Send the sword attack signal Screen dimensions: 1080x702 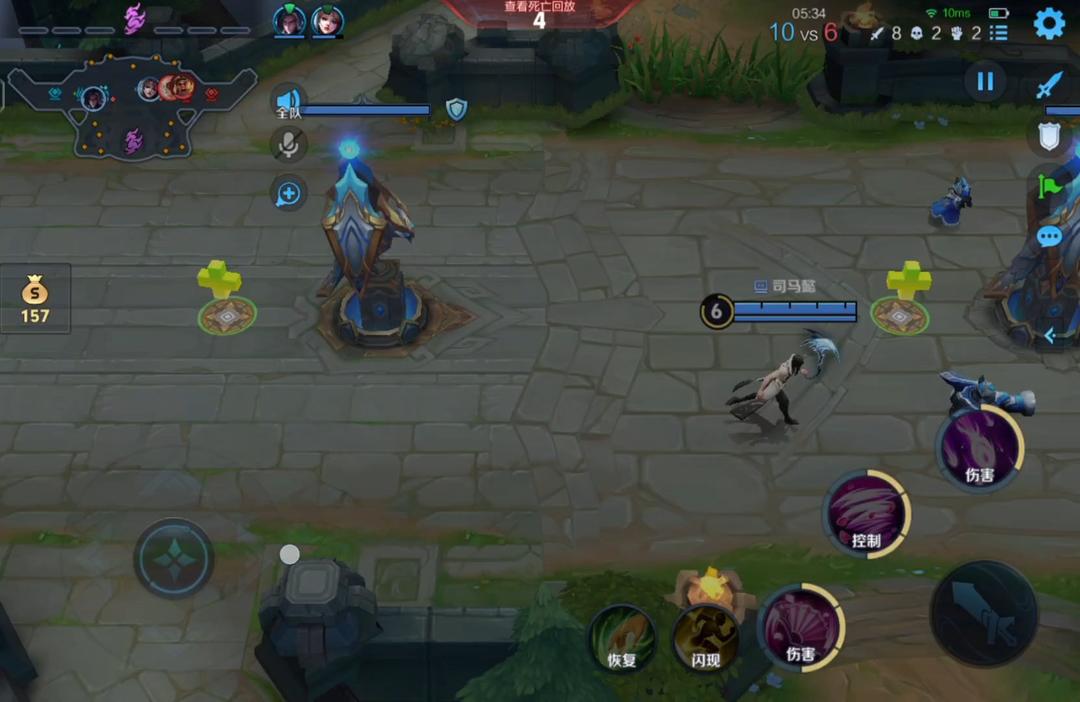(1048, 85)
